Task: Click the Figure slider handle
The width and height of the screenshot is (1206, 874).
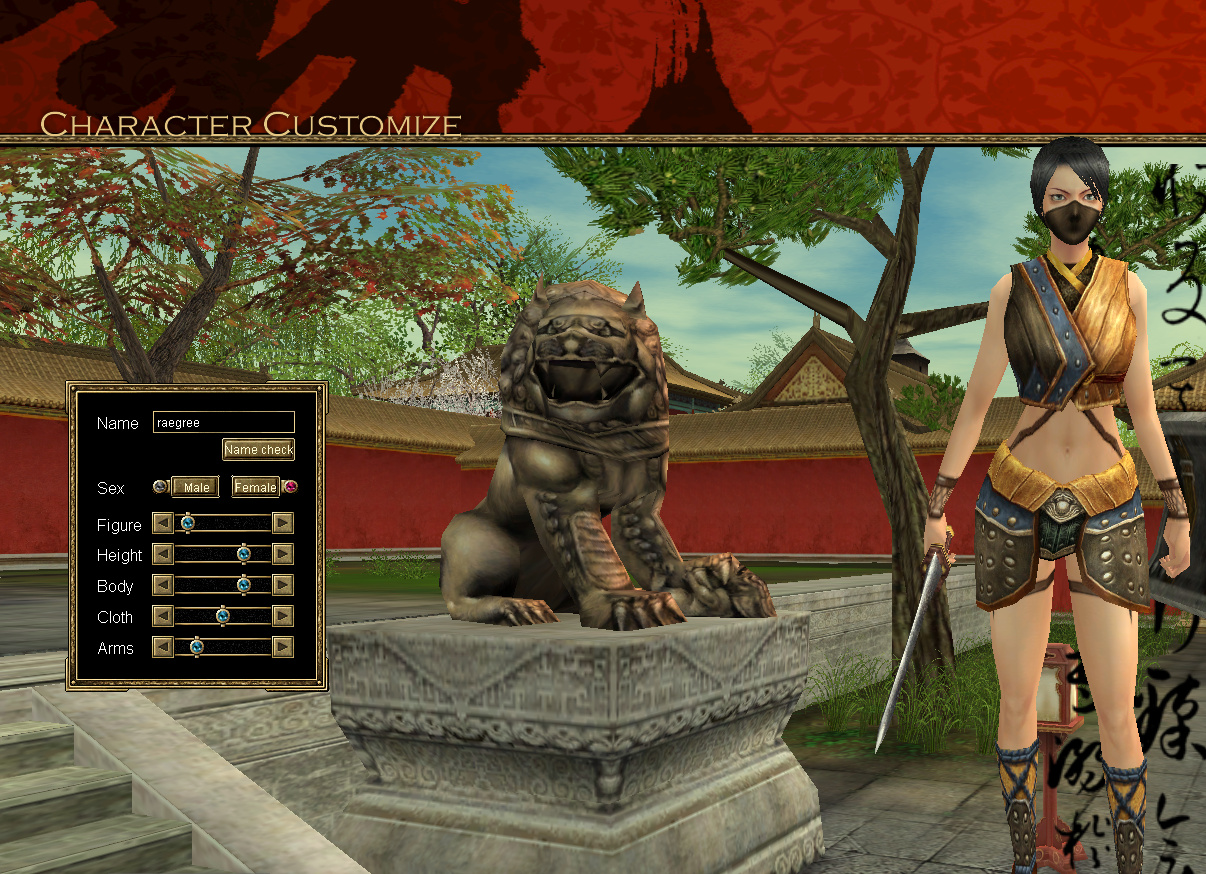Action: 187,523
